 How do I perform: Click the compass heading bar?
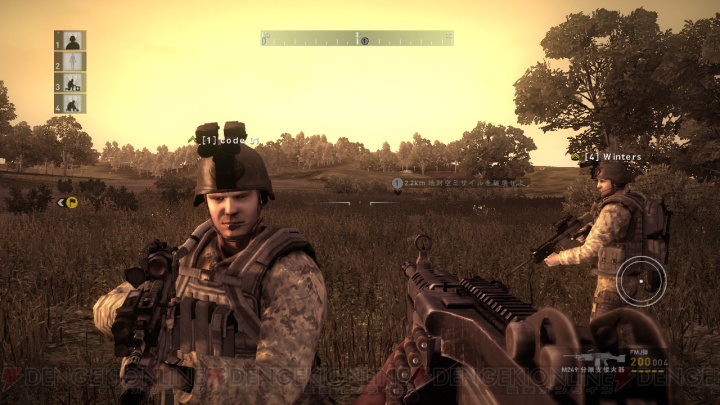[357, 38]
